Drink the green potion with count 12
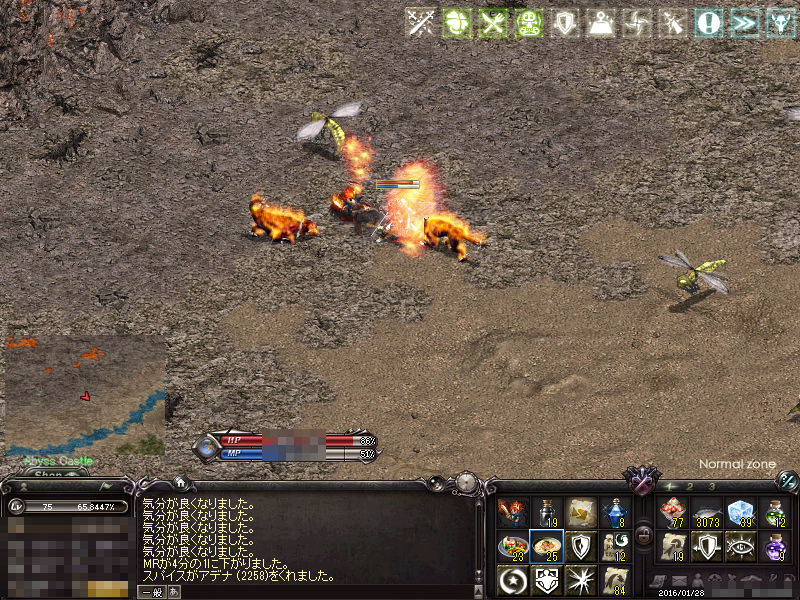The image size is (800, 600). click(x=774, y=512)
